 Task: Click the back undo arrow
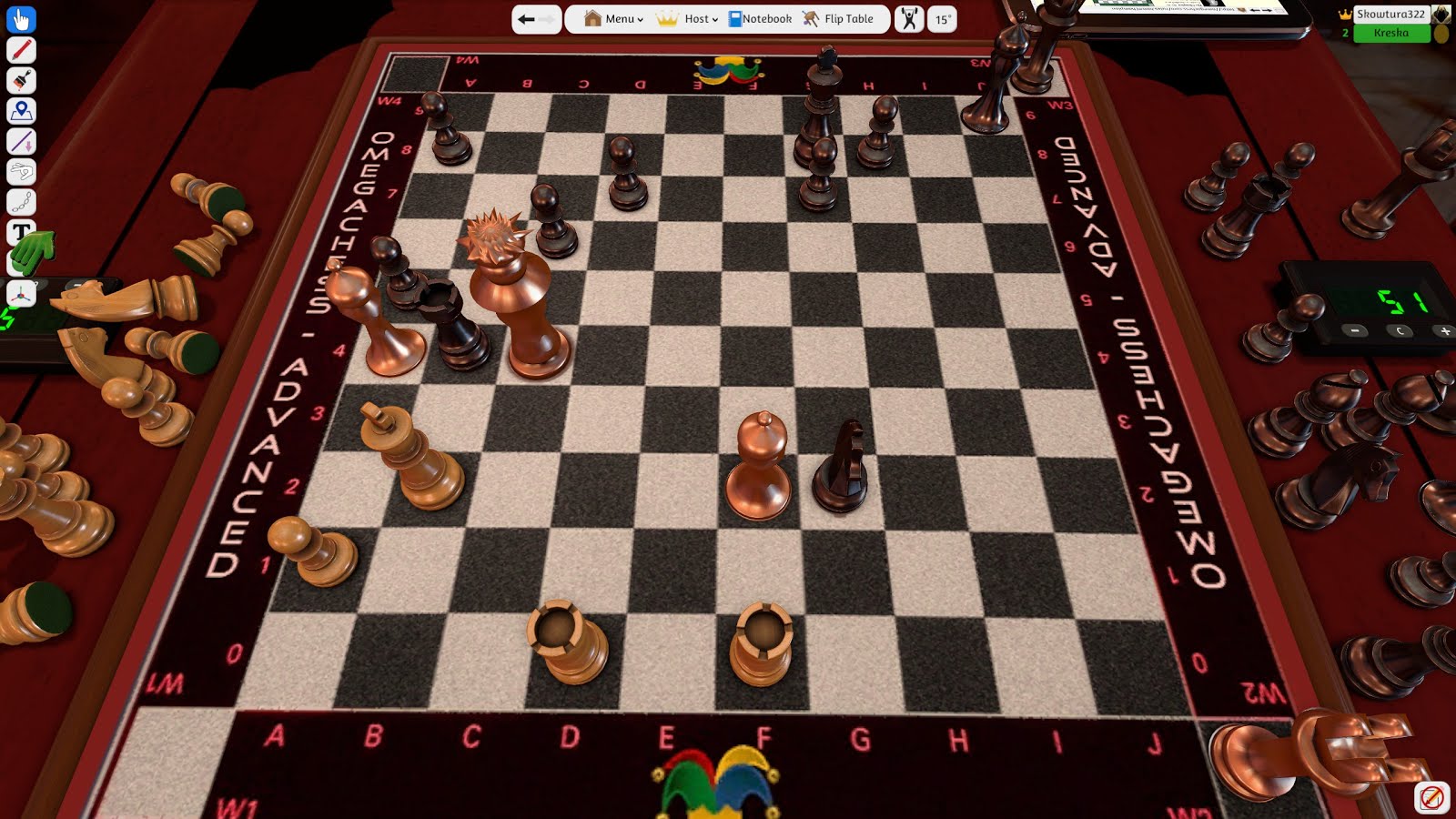pos(525,17)
